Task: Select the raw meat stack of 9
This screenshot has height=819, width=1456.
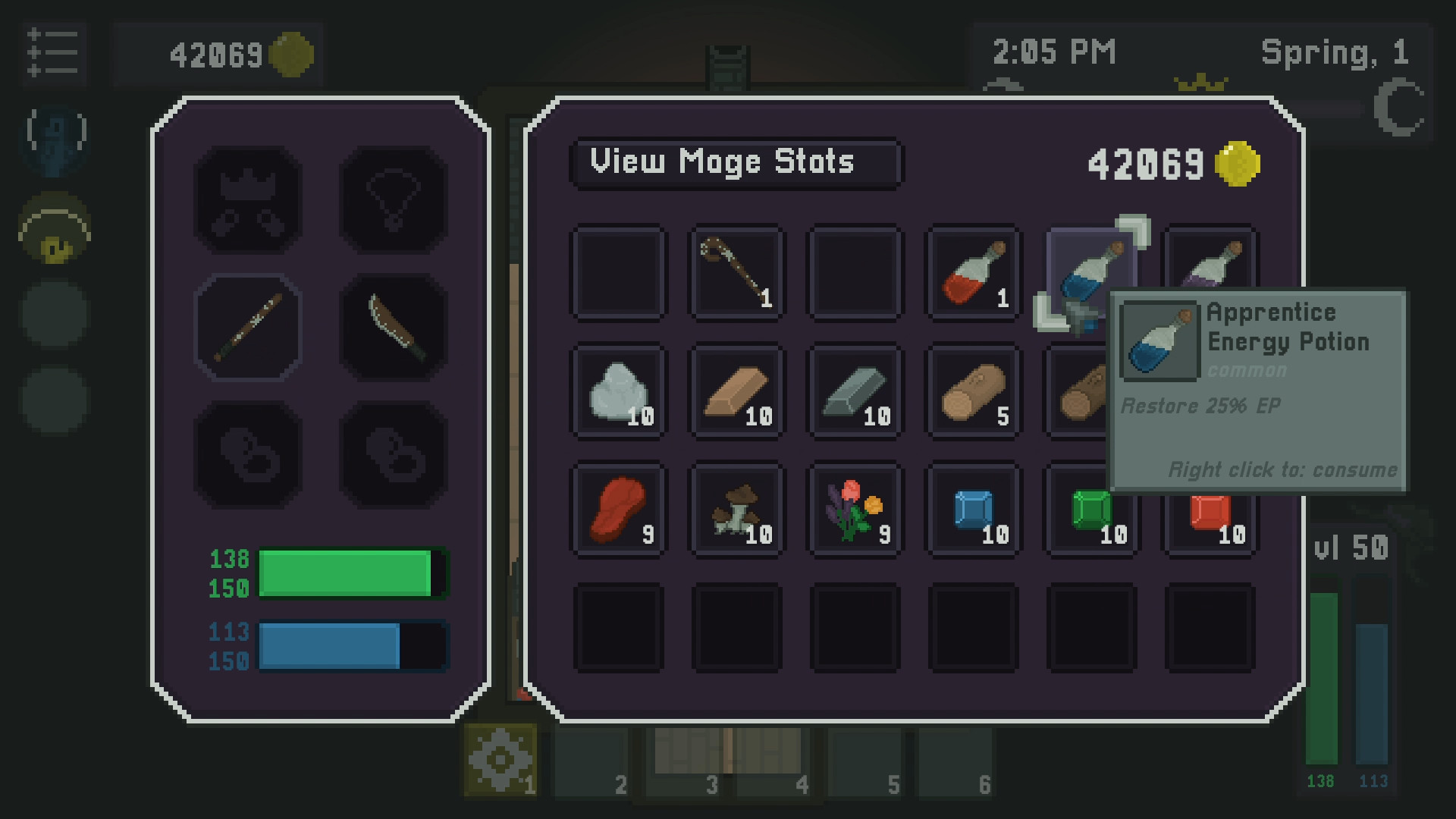Action: coord(618,509)
